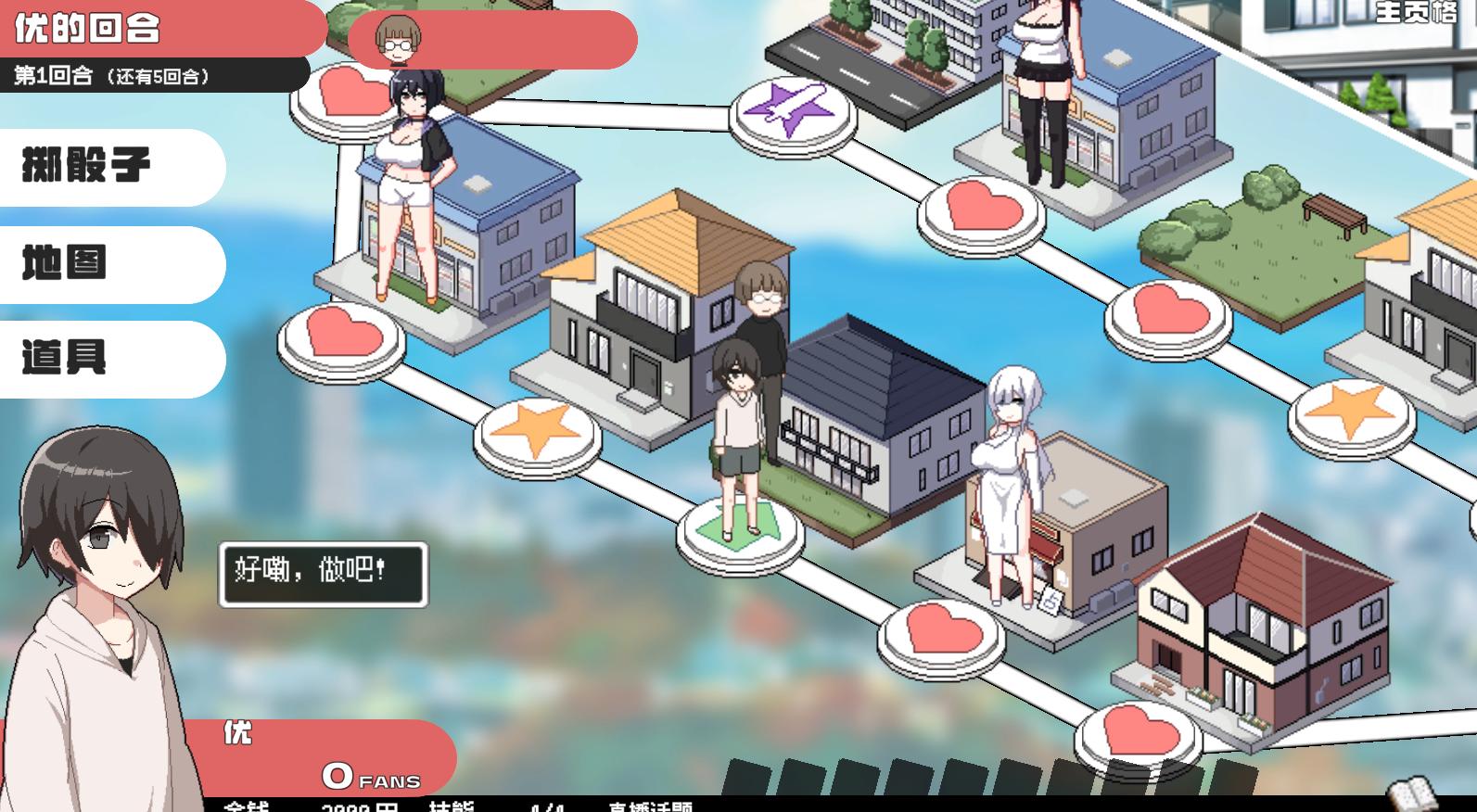Click the glasses character turn-order portrait

click(398, 40)
